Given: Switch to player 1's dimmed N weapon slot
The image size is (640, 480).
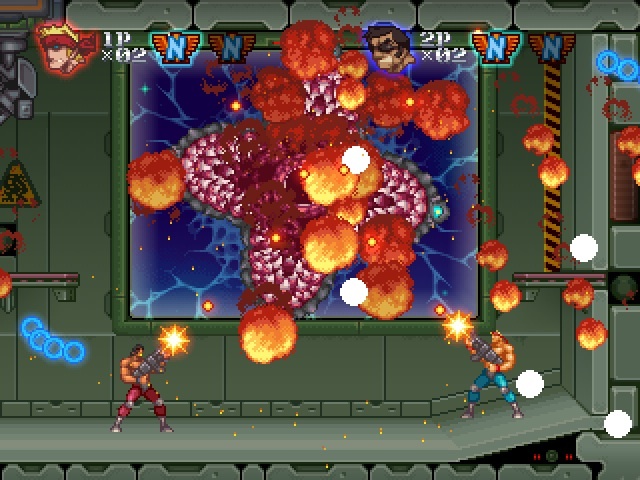Looking at the screenshot, I should 230,46.
